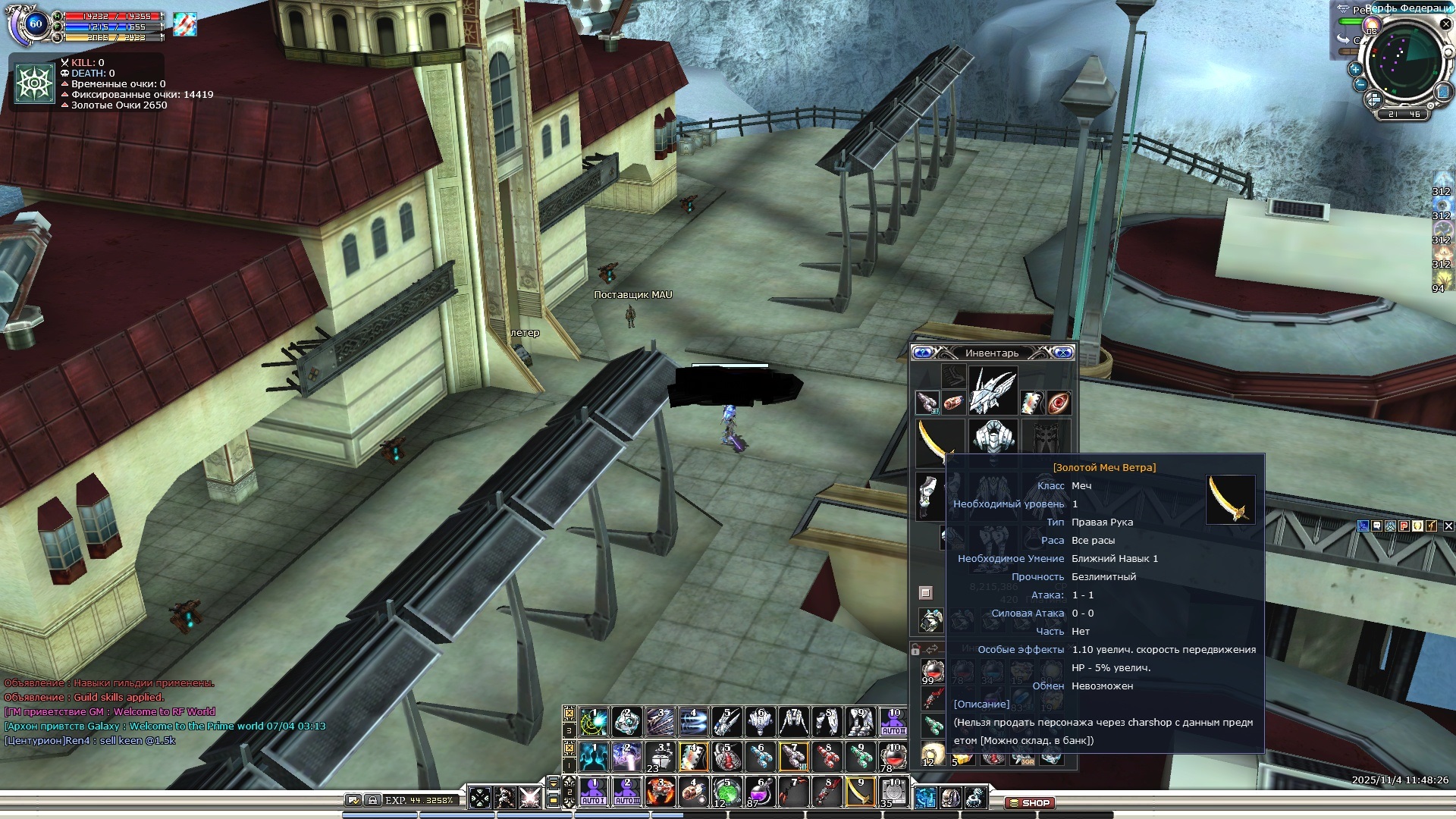
Task: Use the purple potion in hotbar slot 6
Action: point(760,792)
